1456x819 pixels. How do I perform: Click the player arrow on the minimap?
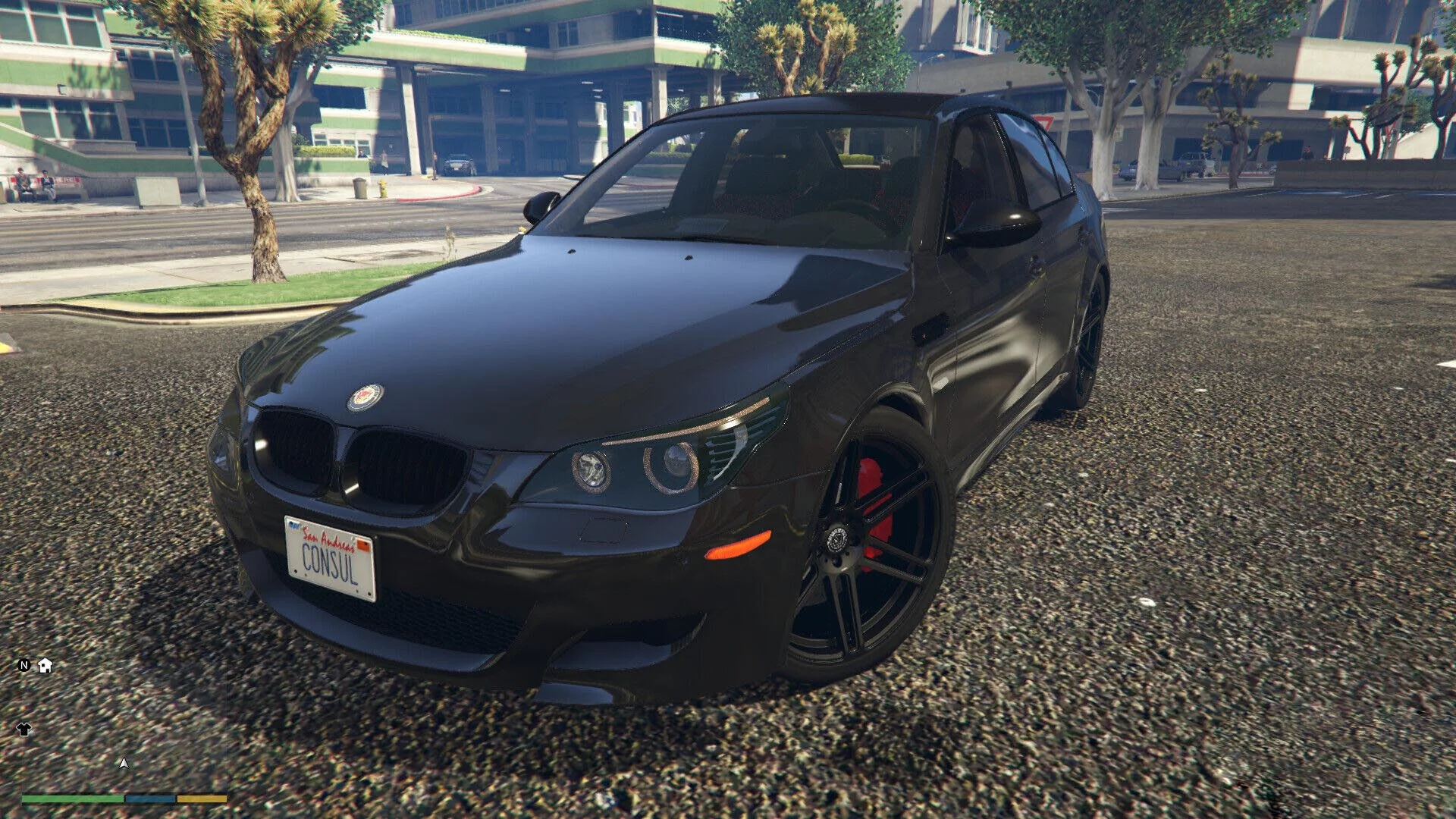coord(124,763)
